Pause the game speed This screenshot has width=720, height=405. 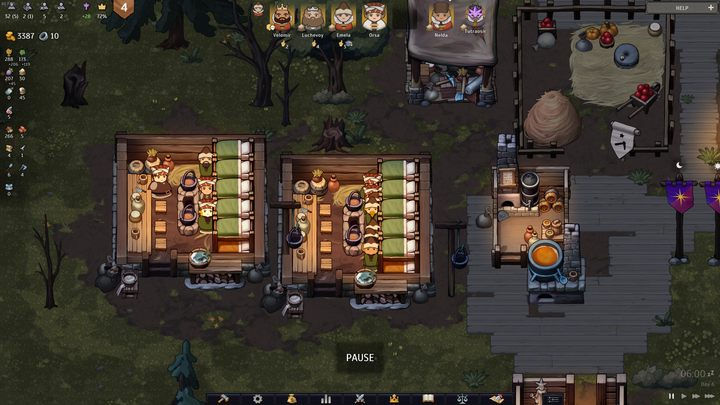[x=672, y=396]
